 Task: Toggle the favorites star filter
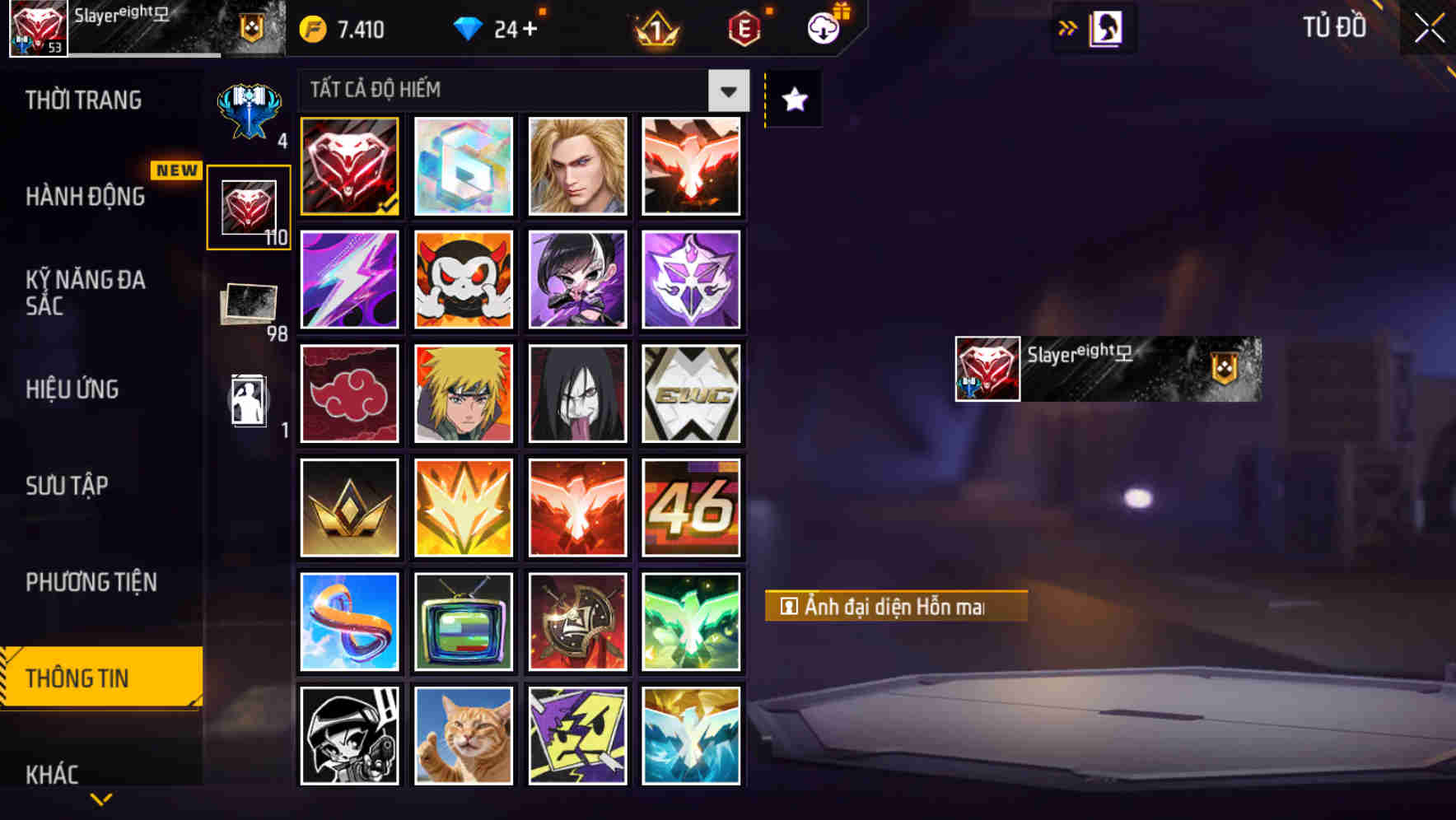(792, 100)
